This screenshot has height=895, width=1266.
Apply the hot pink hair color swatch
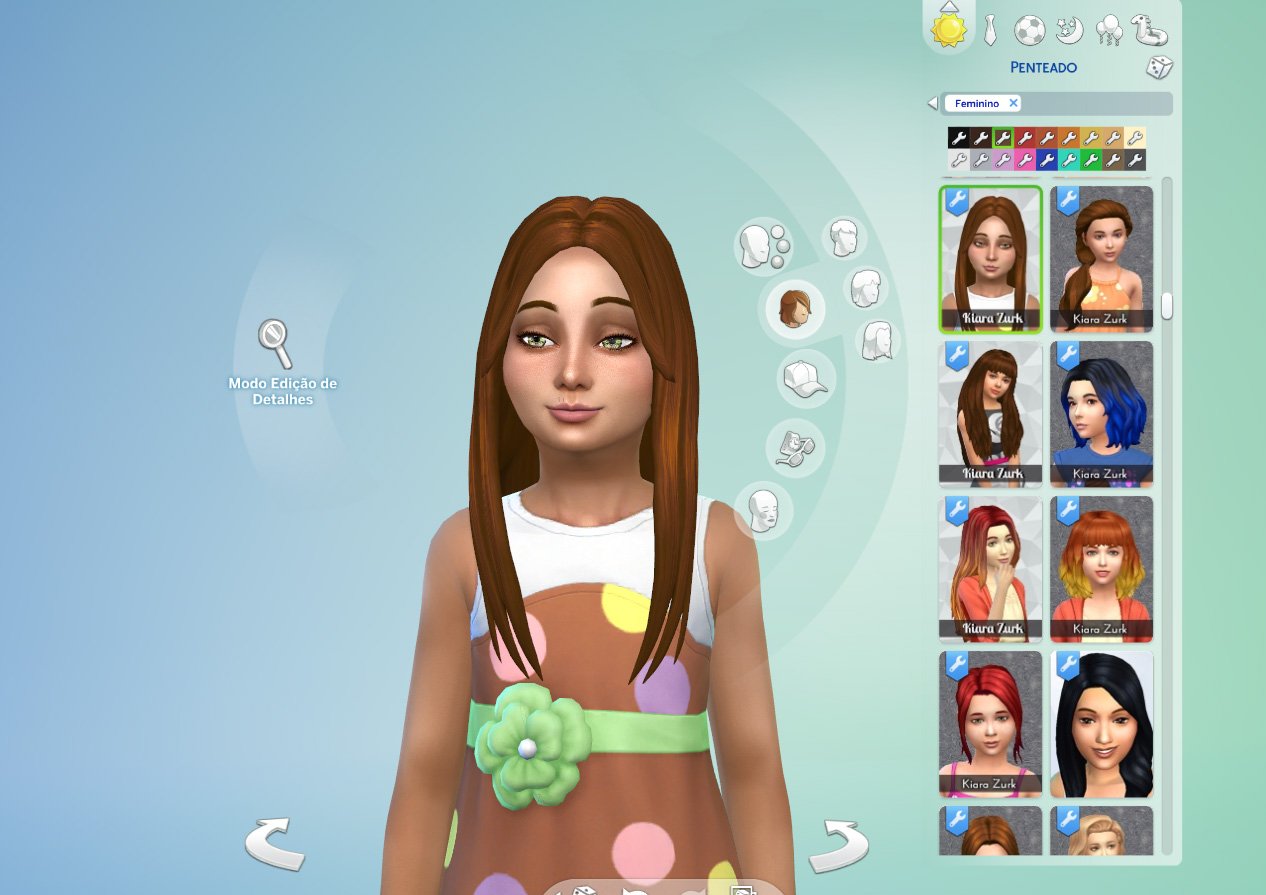point(1025,160)
